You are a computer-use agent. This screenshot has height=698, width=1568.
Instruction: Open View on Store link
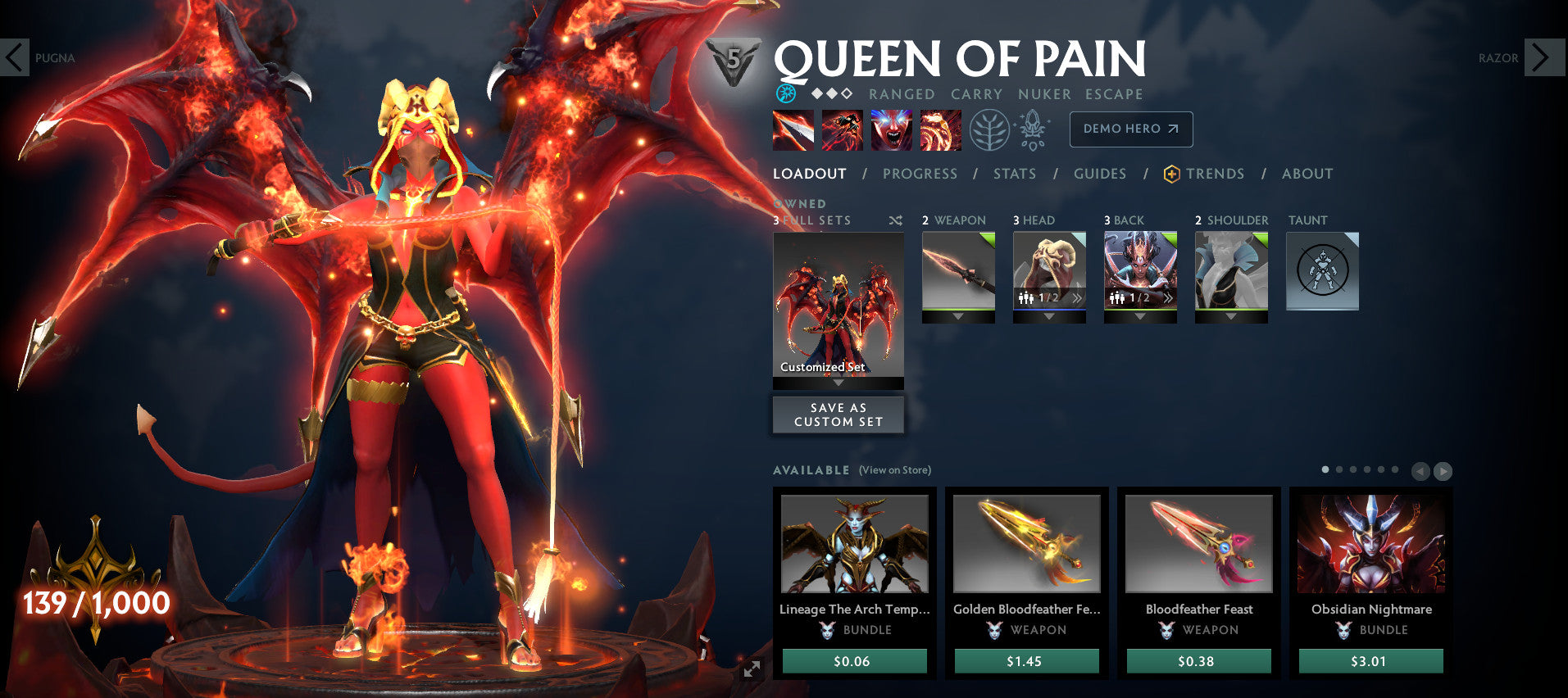click(895, 470)
